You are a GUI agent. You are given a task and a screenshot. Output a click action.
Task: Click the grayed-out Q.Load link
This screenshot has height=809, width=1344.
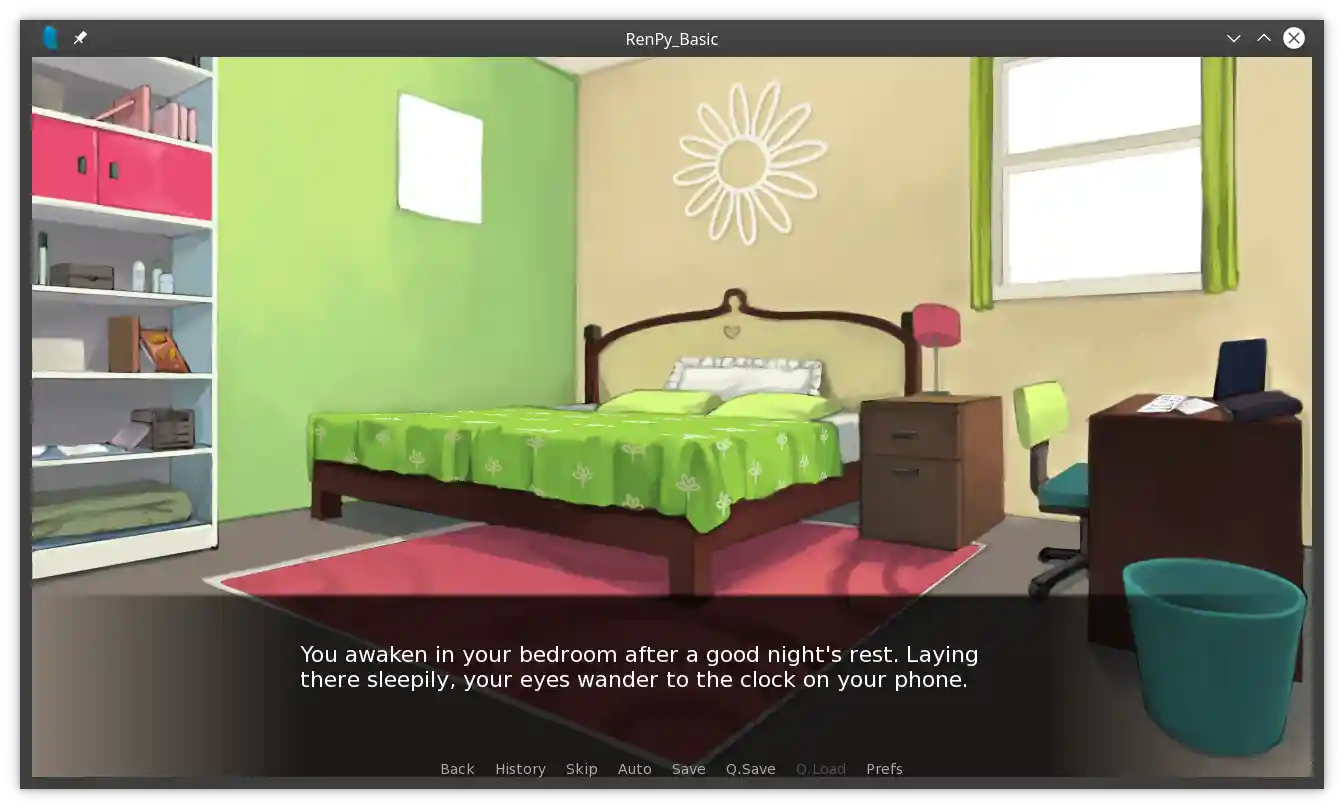coord(820,769)
